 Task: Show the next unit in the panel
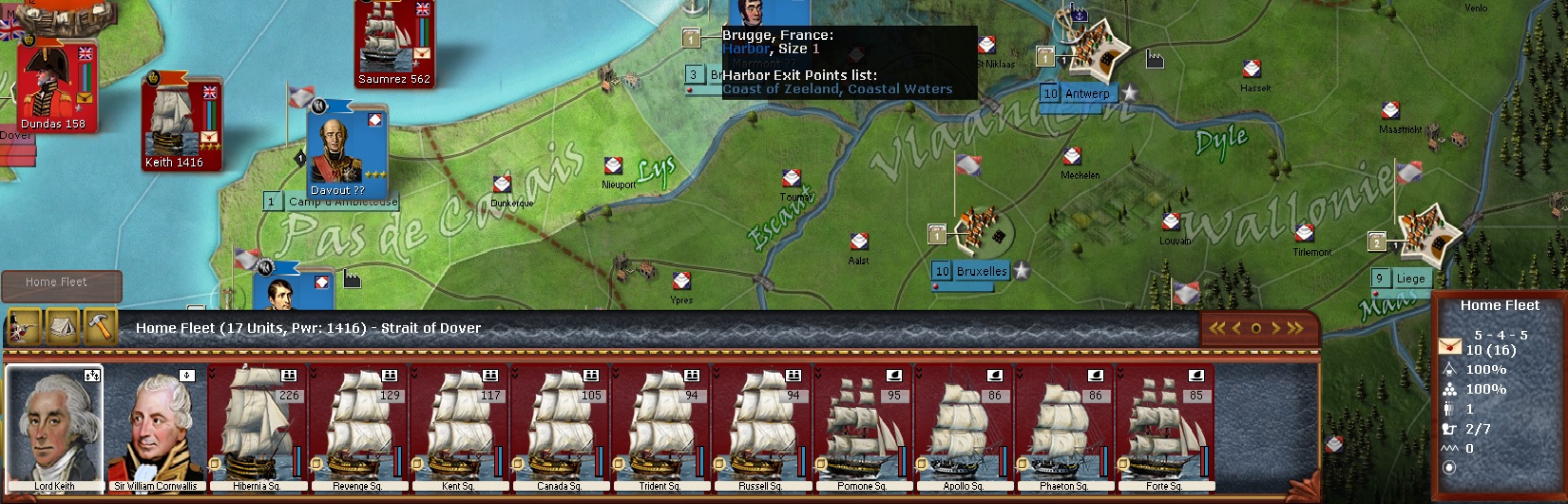pos(1276,328)
